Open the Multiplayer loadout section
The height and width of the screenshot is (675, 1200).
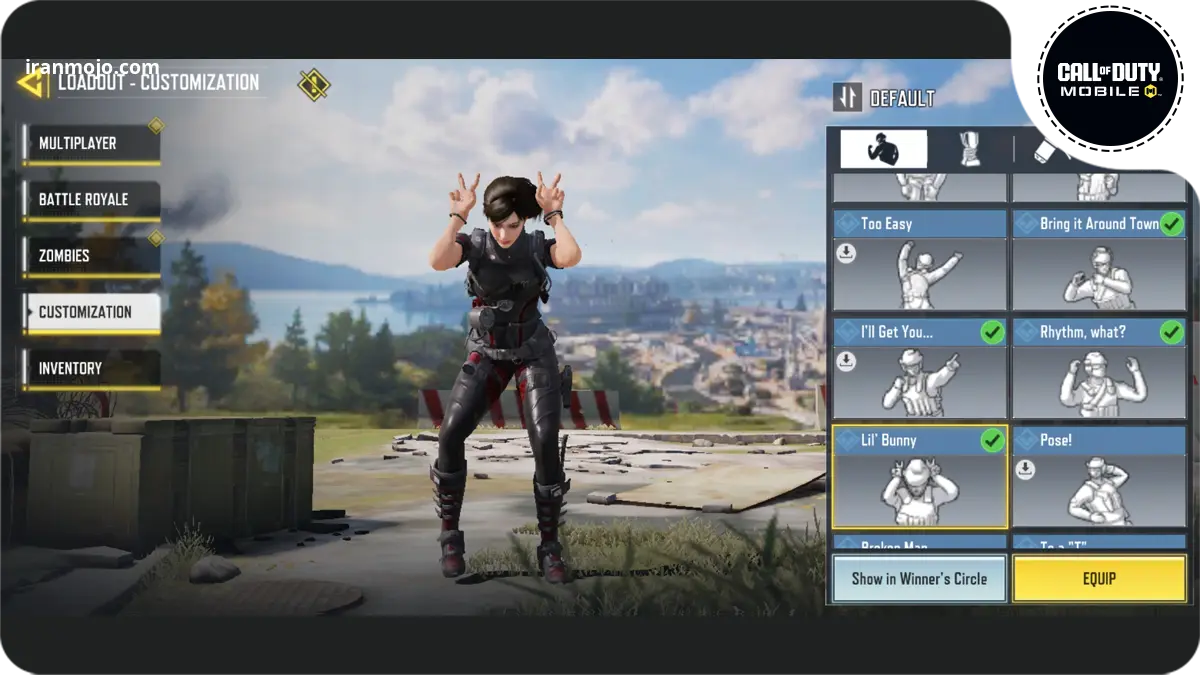pos(91,144)
